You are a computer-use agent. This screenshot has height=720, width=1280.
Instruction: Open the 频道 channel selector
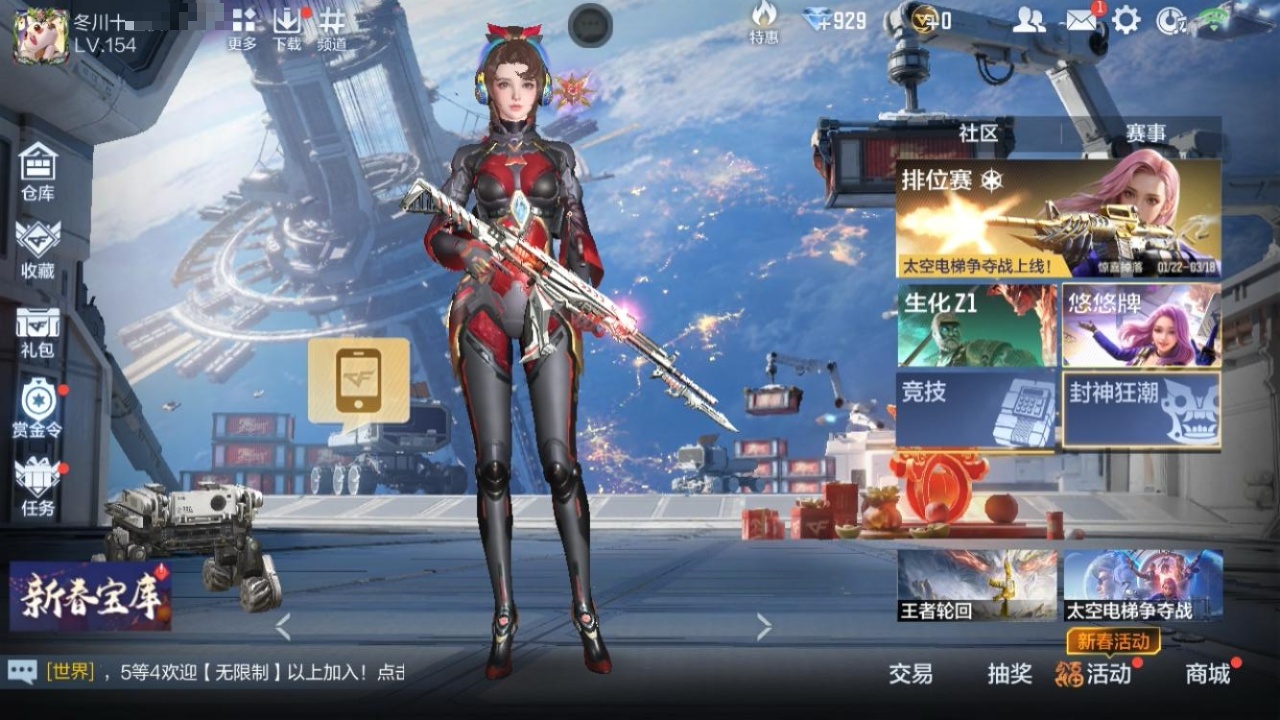click(332, 29)
